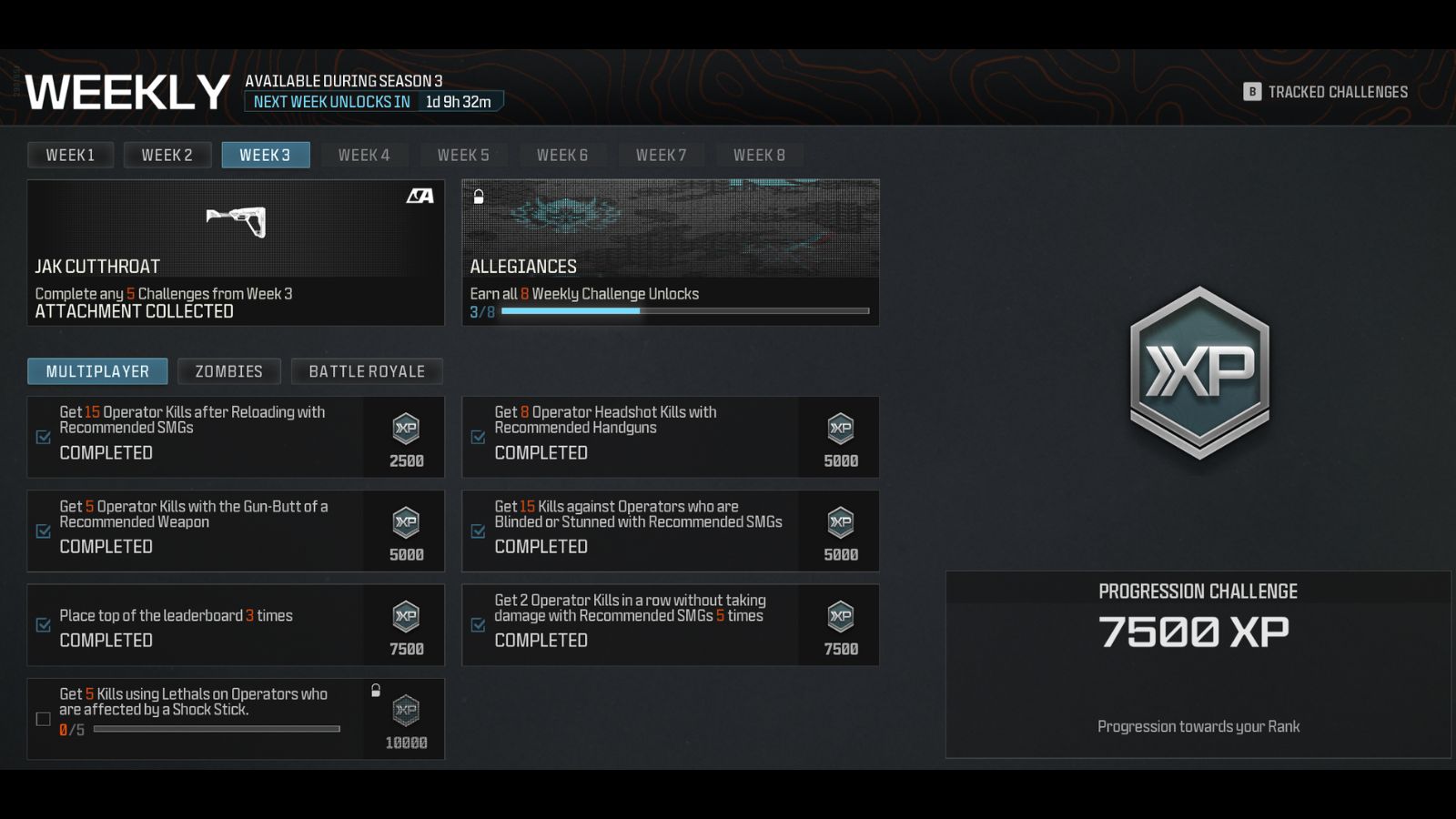The height and width of the screenshot is (819, 1456).
Task: Click the lock icon on the Allegiances card
Action: tap(477, 195)
